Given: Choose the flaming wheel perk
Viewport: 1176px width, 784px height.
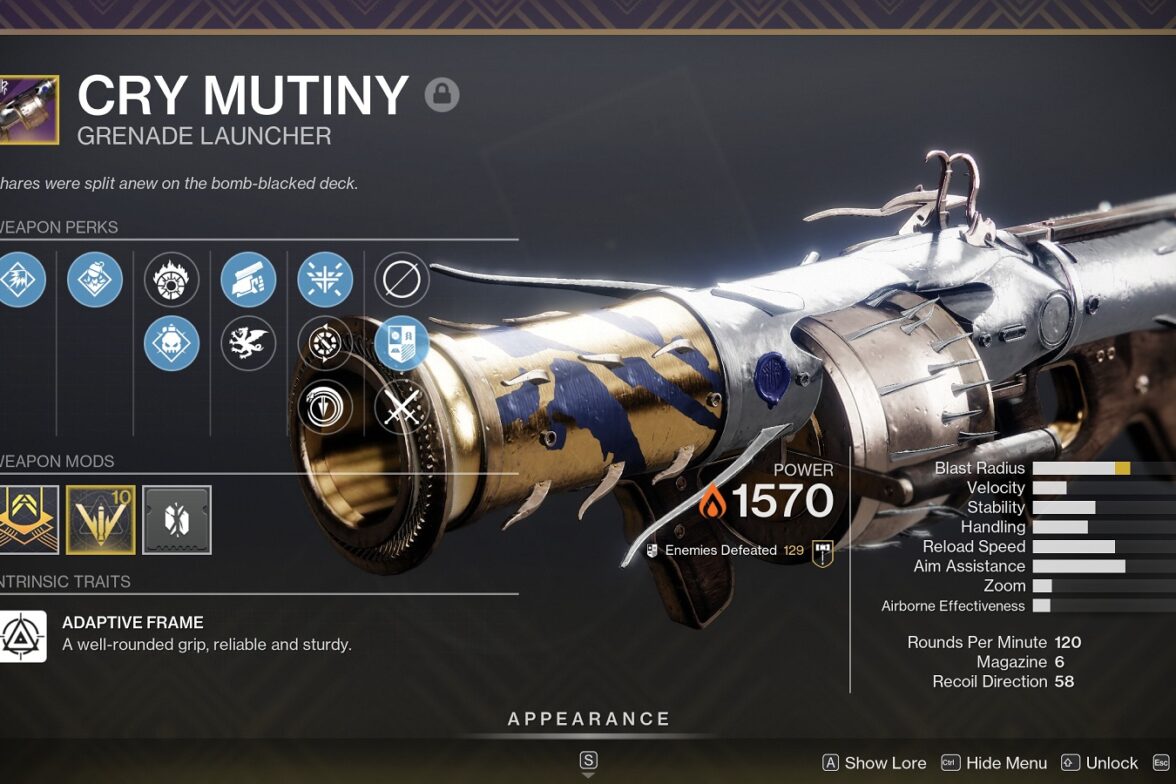Looking at the screenshot, I should [171, 279].
